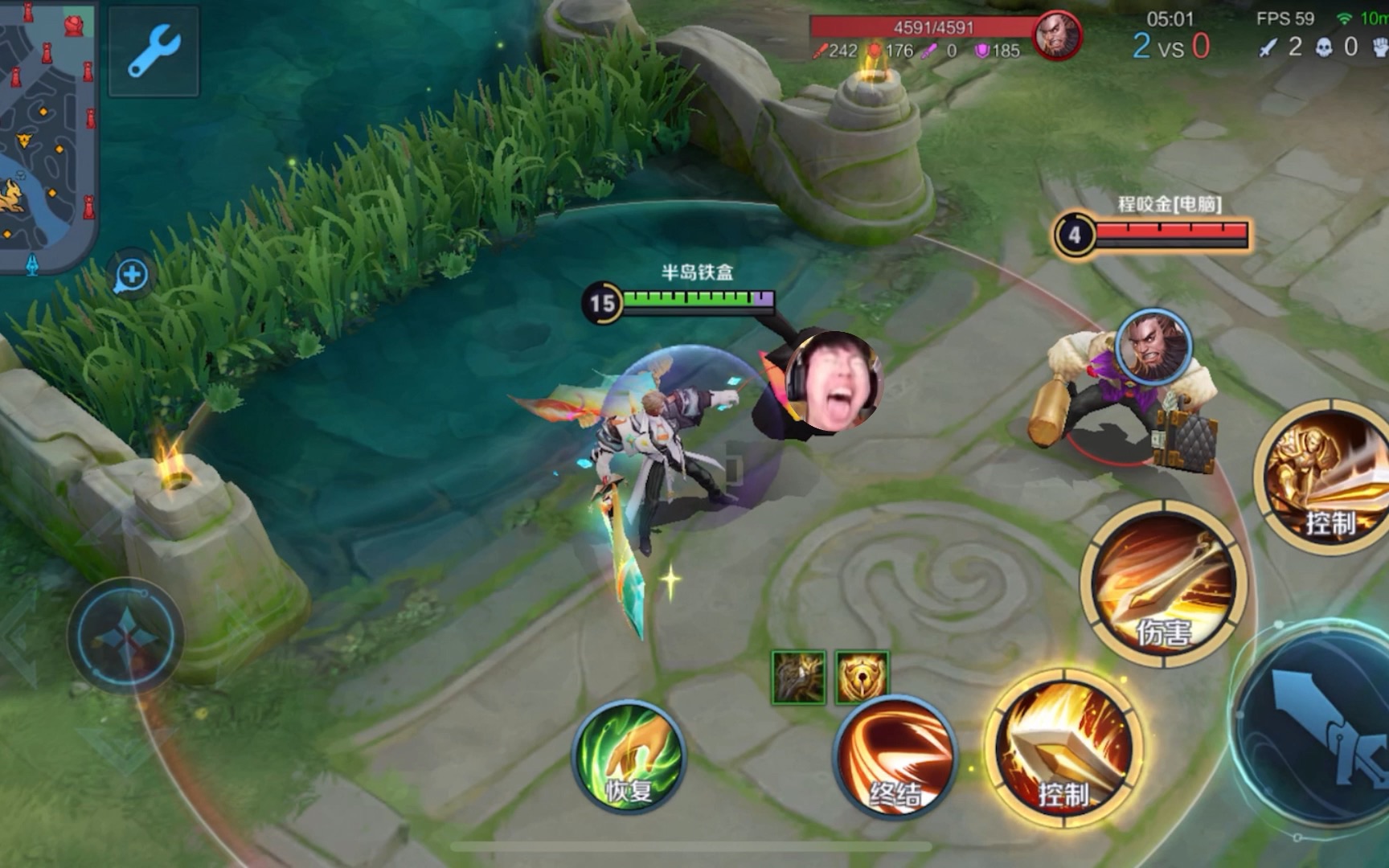
Task: Click the magnifier plus button below minimap
Action: pos(132,276)
